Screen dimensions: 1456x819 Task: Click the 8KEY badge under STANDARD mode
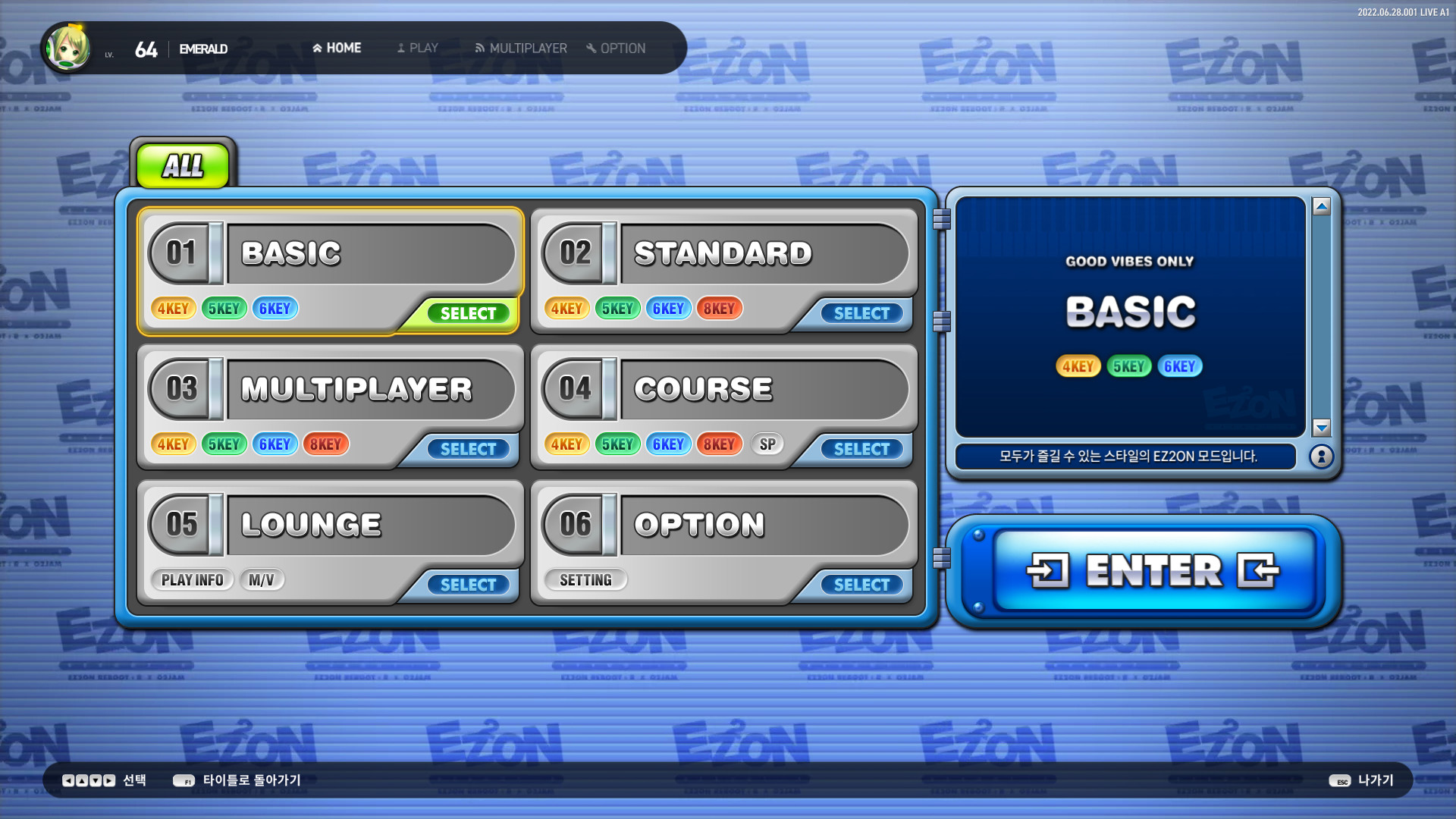(x=718, y=308)
